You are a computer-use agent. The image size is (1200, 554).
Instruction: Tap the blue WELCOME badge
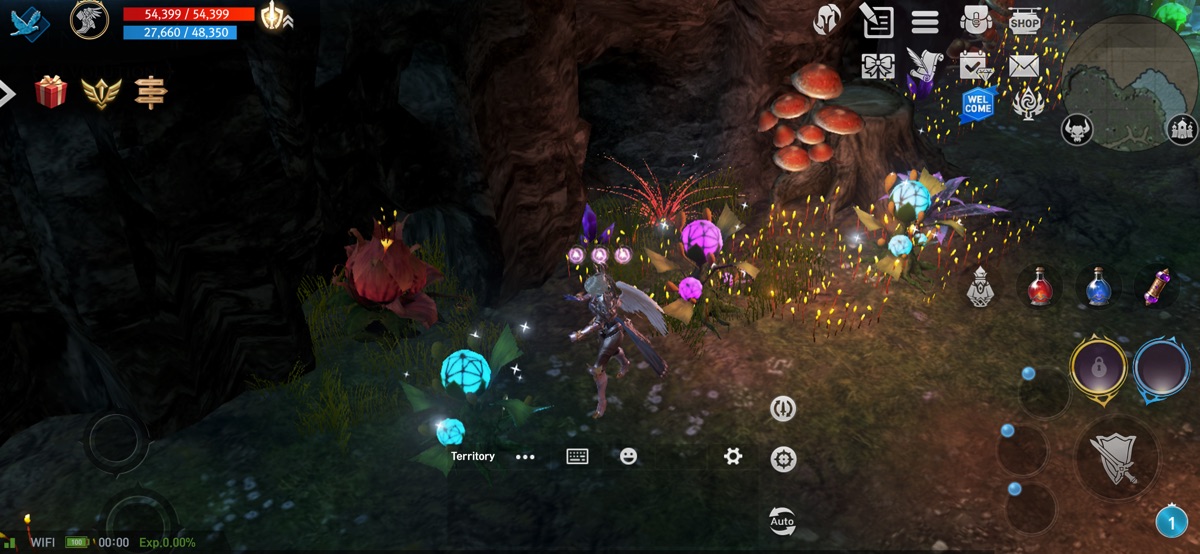click(977, 103)
